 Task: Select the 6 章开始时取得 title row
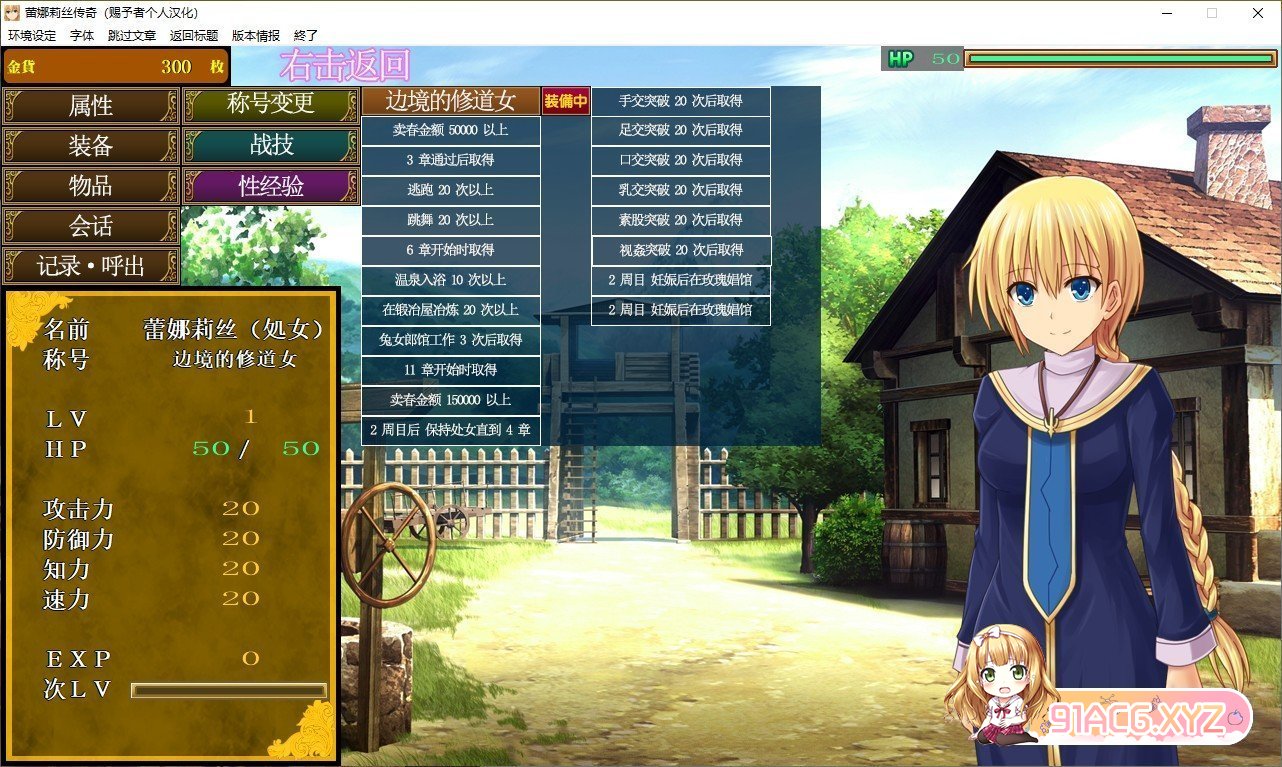pyautogui.click(x=450, y=250)
